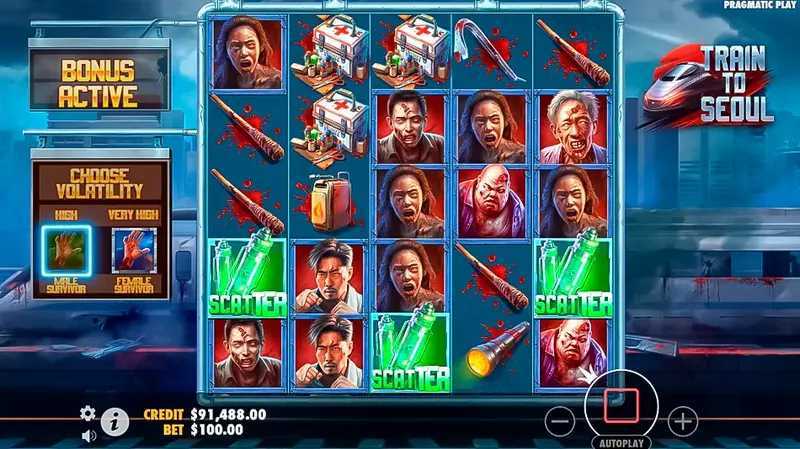Increase the bet with the plus button
The height and width of the screenshot is (449, 800).
click(x=682, y=421)
